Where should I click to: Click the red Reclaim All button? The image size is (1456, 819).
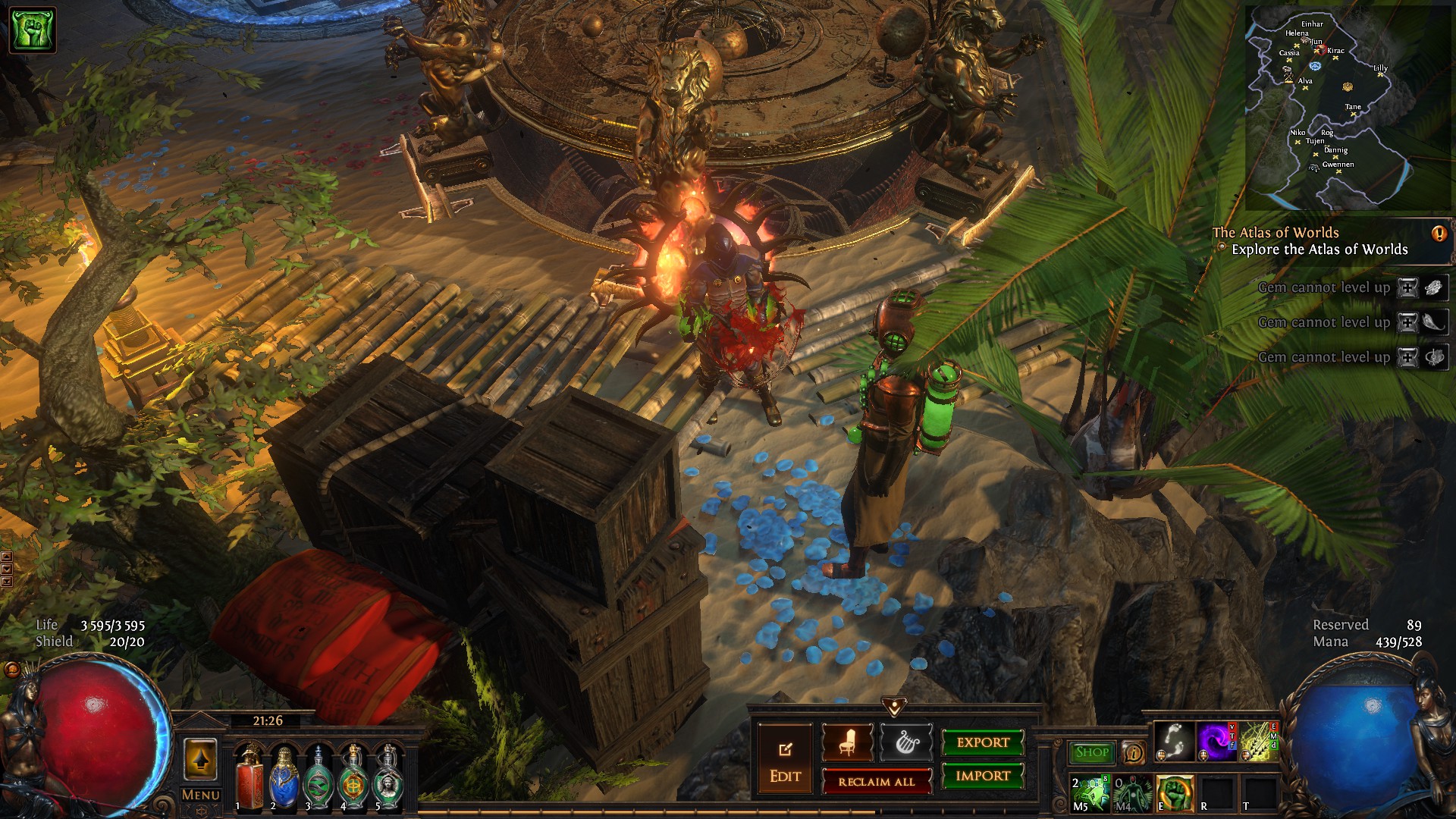coord(877,782)
